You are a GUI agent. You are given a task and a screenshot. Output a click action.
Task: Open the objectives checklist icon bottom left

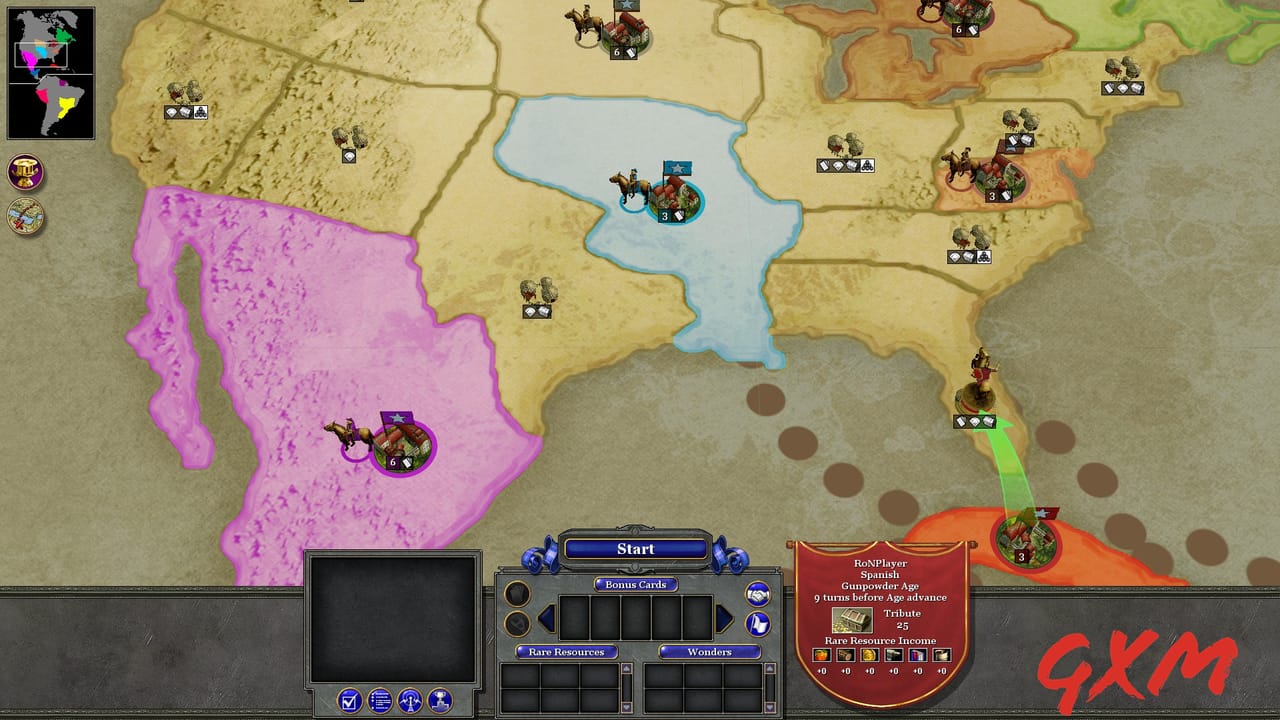(348, 701)
